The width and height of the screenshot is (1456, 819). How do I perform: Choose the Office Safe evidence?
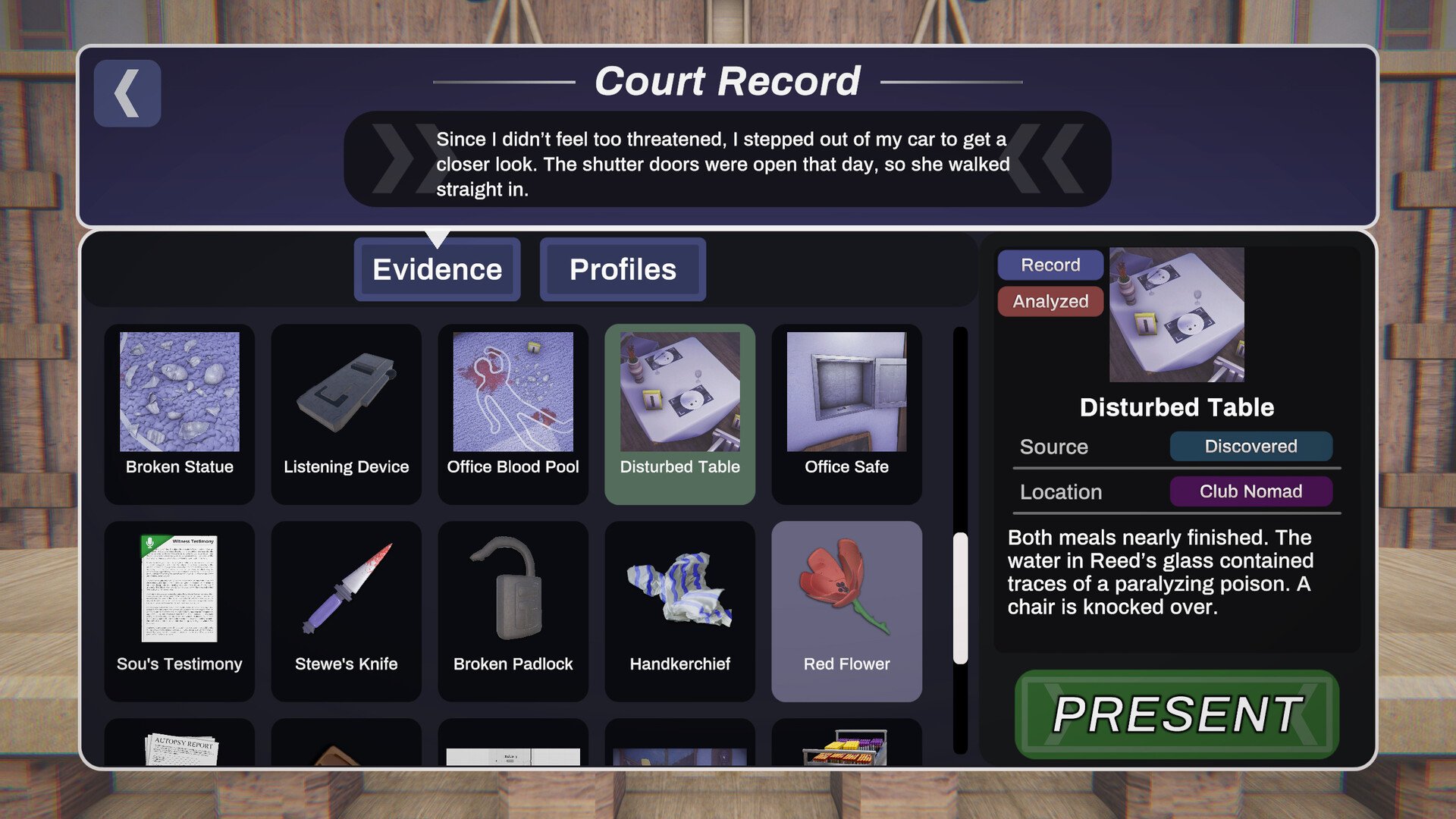coord(846,413)
